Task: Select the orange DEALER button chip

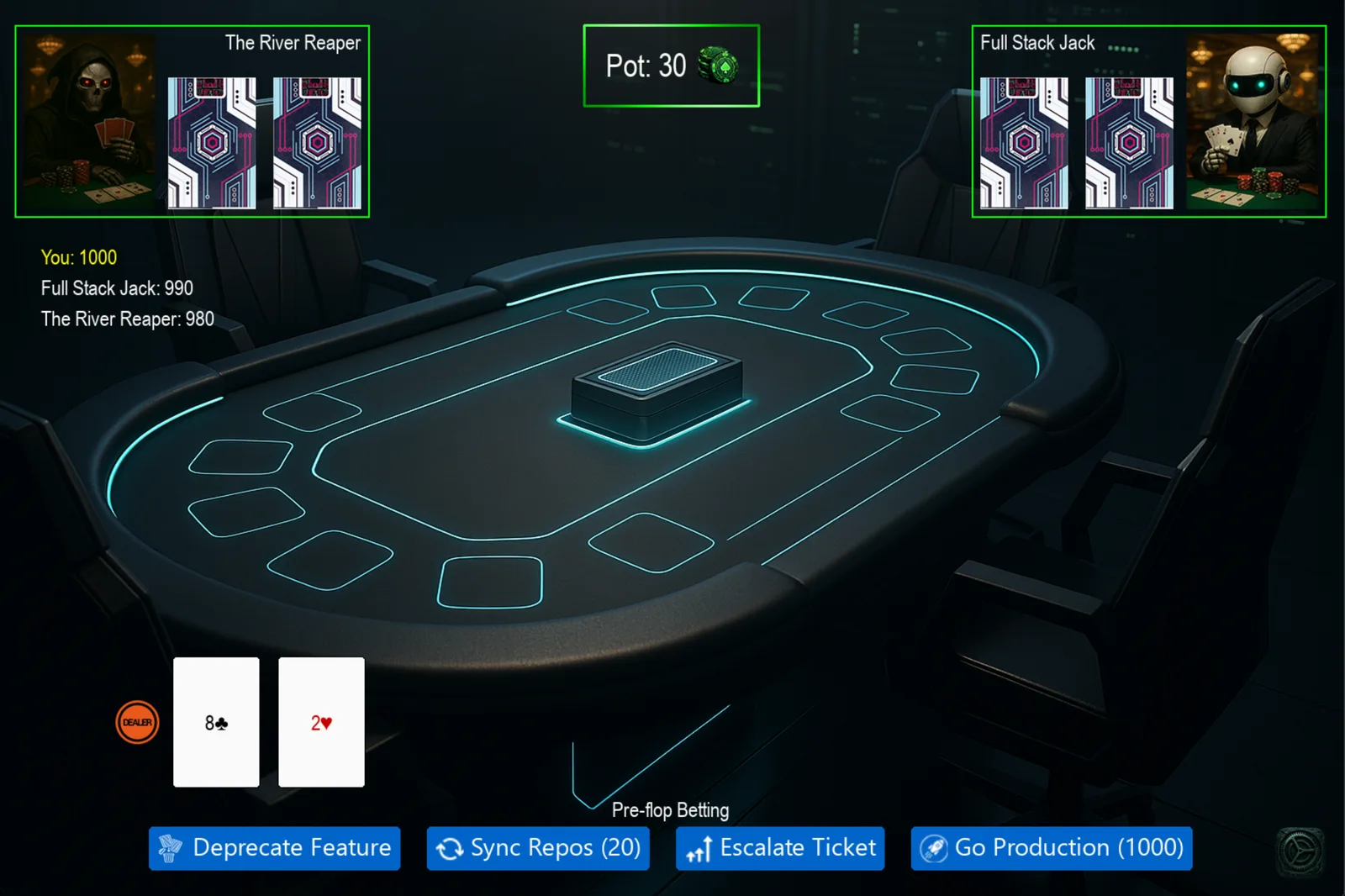Action: point(136,722)
